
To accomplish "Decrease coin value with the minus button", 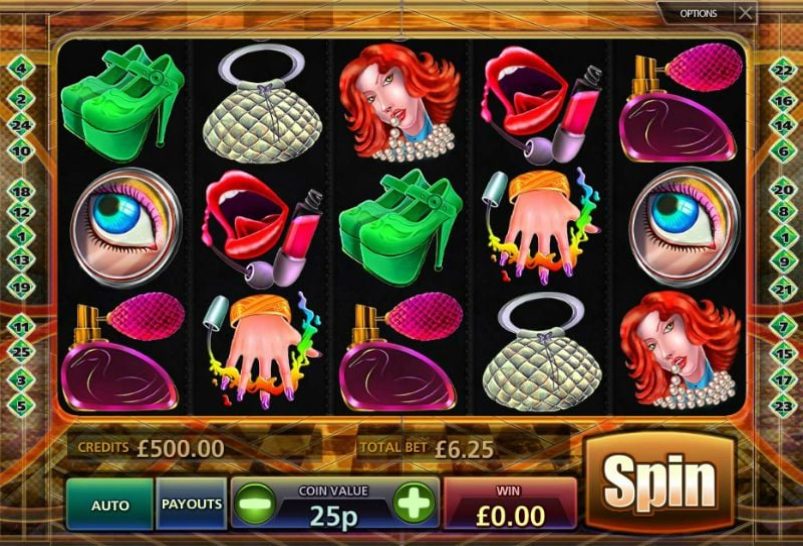I will coord(254,503).
